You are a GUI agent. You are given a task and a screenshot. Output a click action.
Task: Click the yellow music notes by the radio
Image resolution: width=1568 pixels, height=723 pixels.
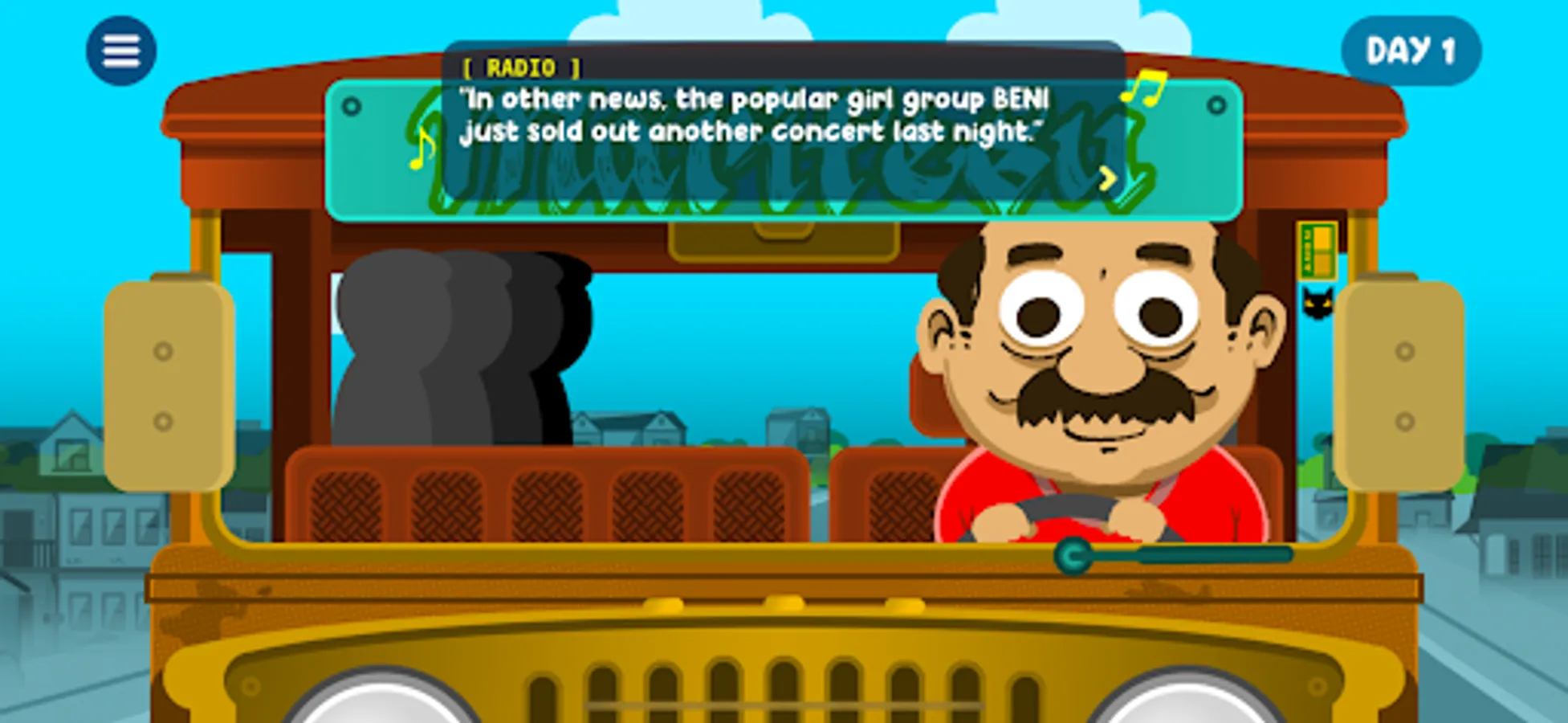(x=1143, y=88)
